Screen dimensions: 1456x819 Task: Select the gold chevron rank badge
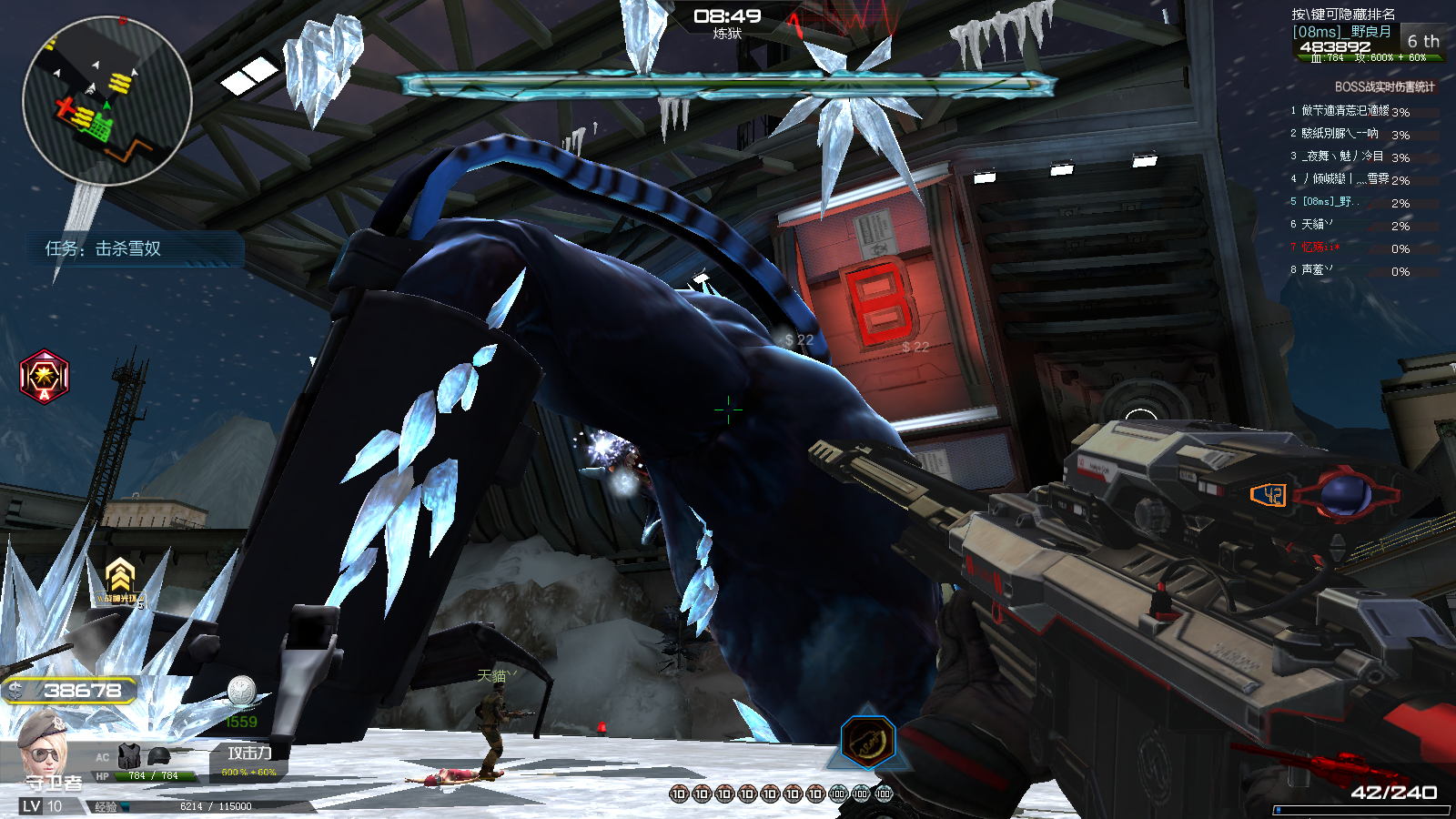click(x=120, y=580)
